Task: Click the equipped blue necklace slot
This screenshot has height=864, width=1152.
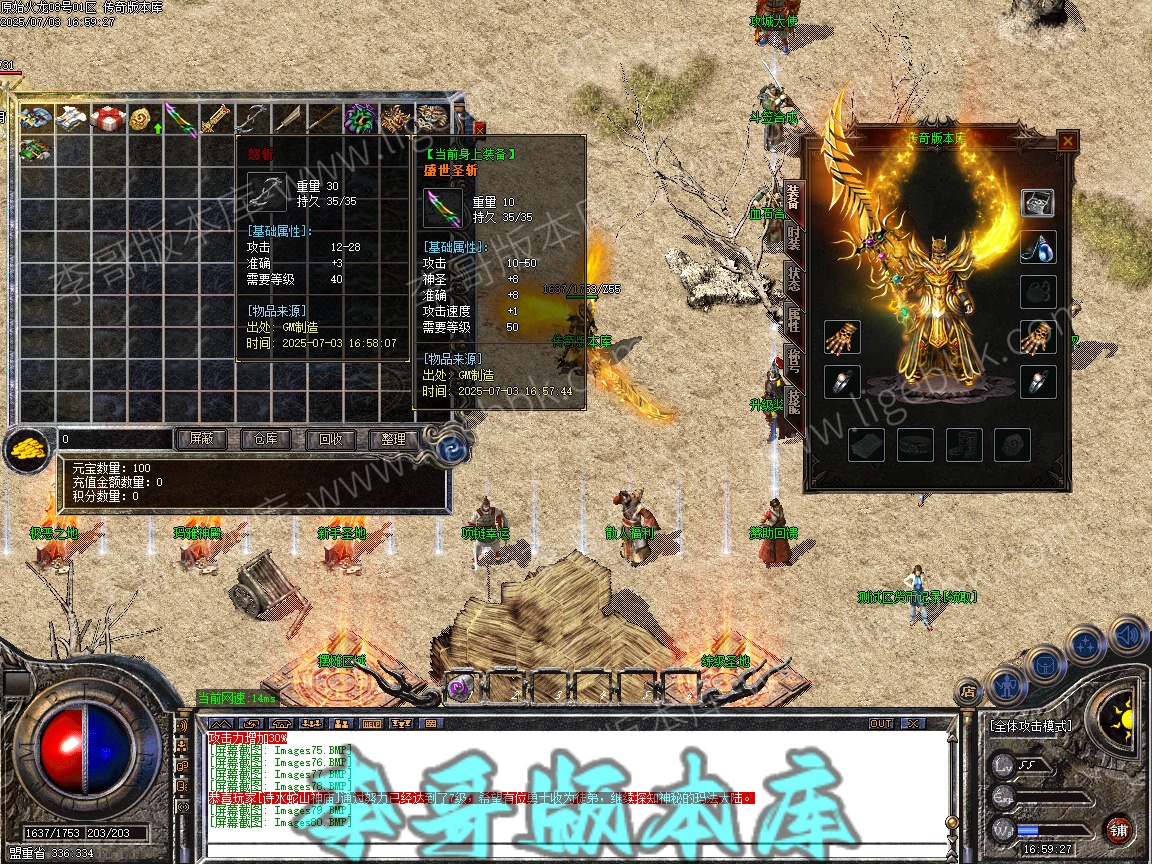Action: [x=1038, y=247]
